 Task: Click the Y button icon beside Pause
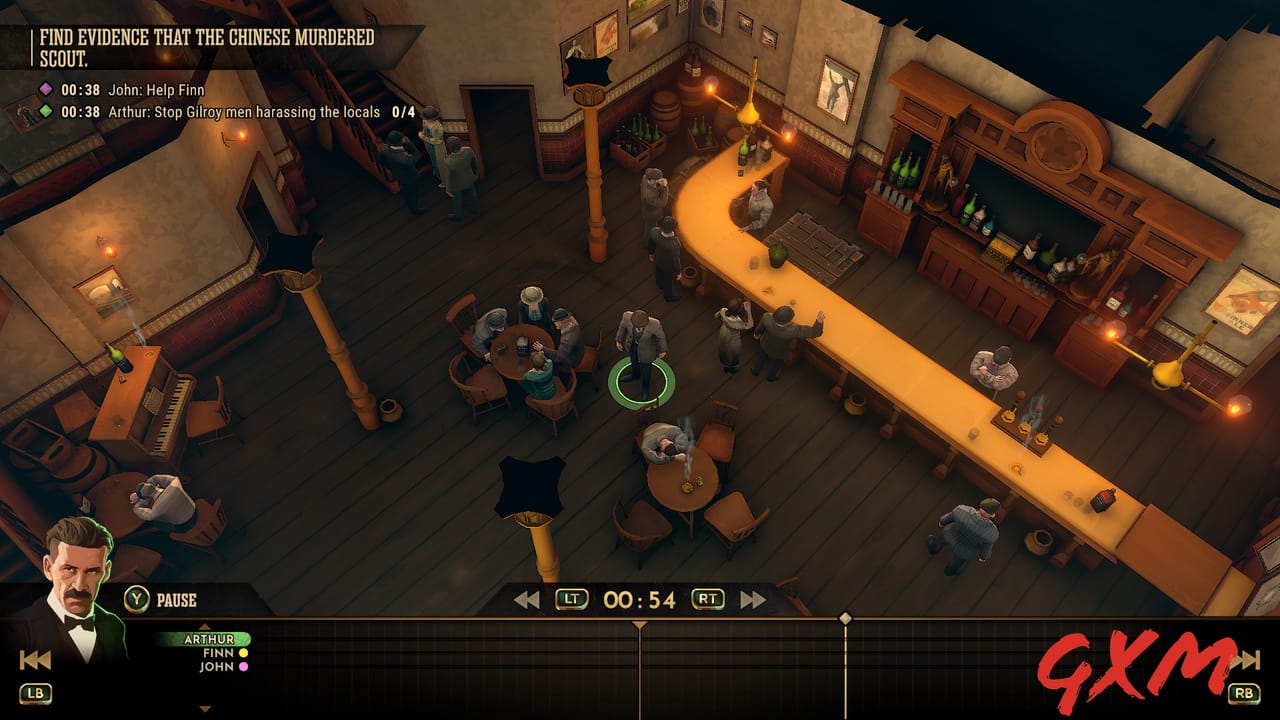[136, 598]
